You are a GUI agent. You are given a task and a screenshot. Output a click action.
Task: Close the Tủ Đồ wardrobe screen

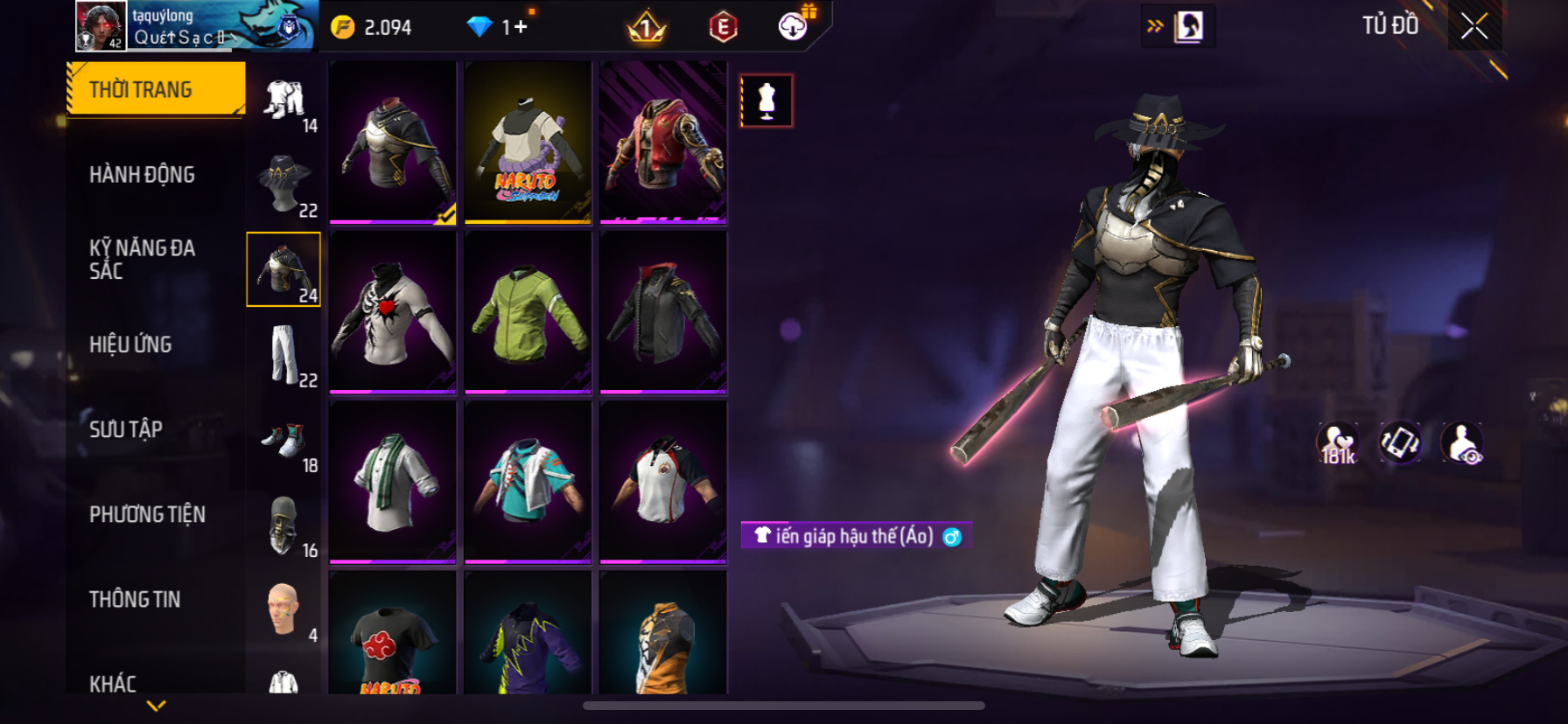tap(1474, 27)
